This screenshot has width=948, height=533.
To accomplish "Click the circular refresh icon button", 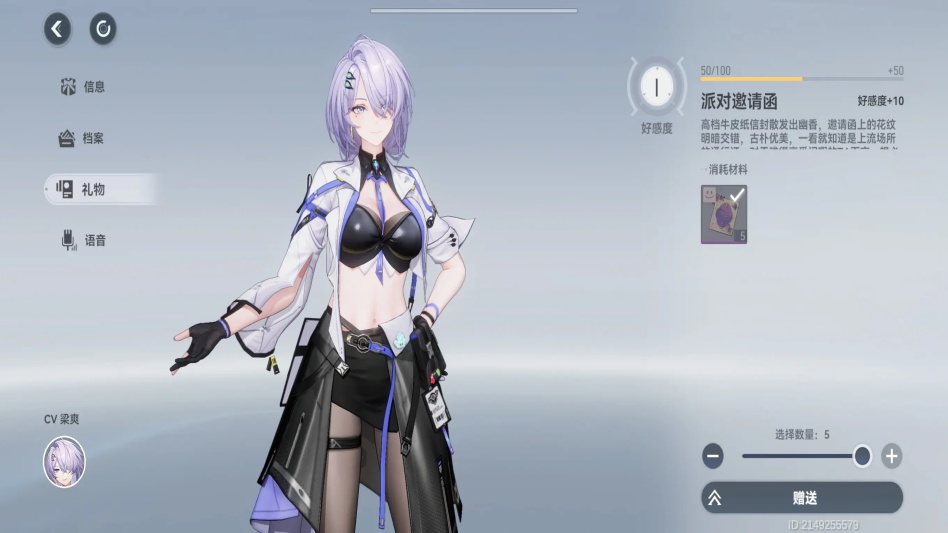I will (x=103, y=29).
